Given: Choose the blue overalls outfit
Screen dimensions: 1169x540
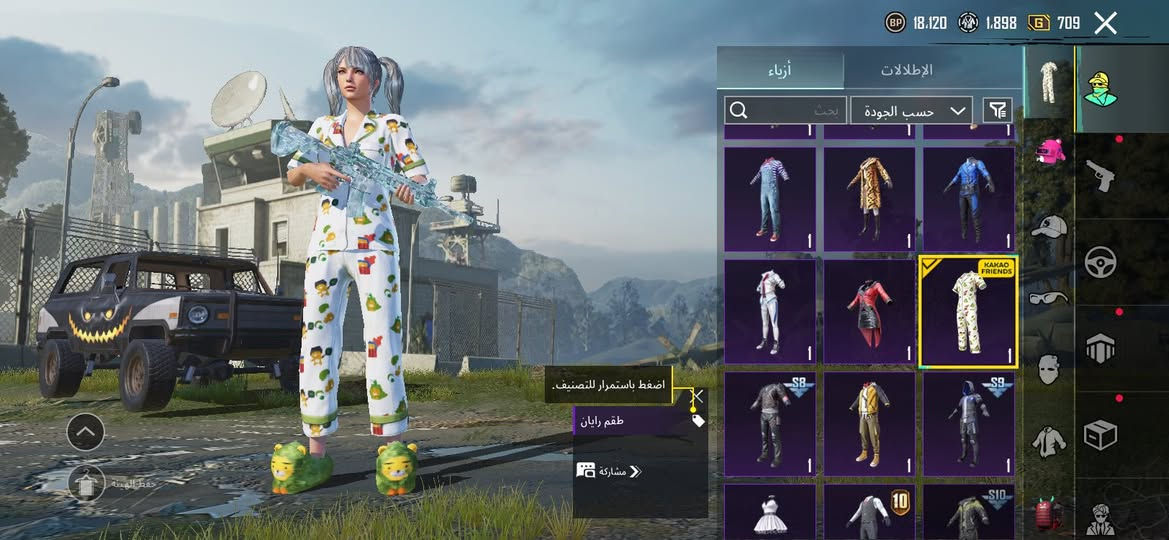Looking at the screenshot, I should [769, 199].
